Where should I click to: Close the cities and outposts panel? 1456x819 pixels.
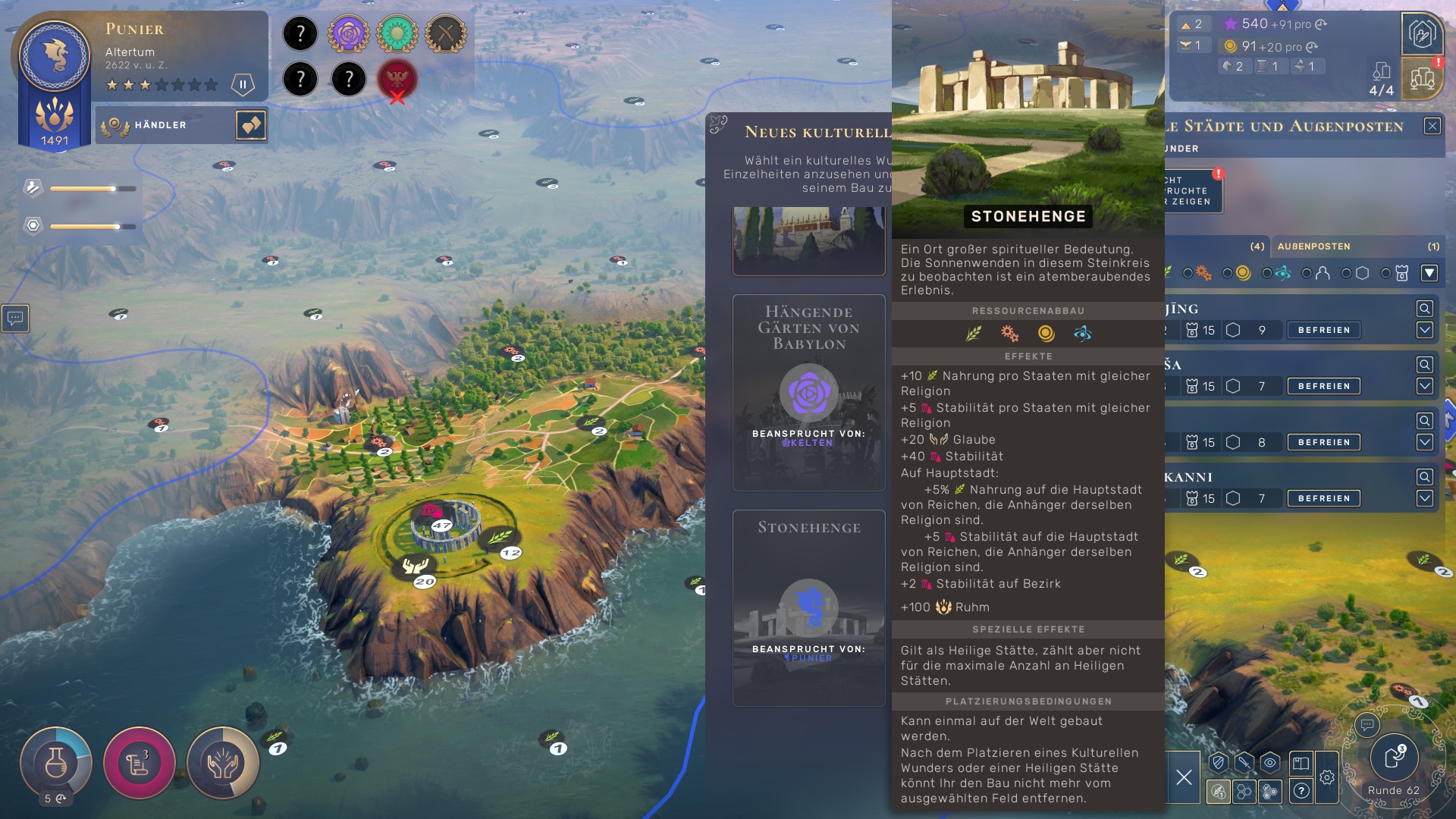click(1432, 126)
